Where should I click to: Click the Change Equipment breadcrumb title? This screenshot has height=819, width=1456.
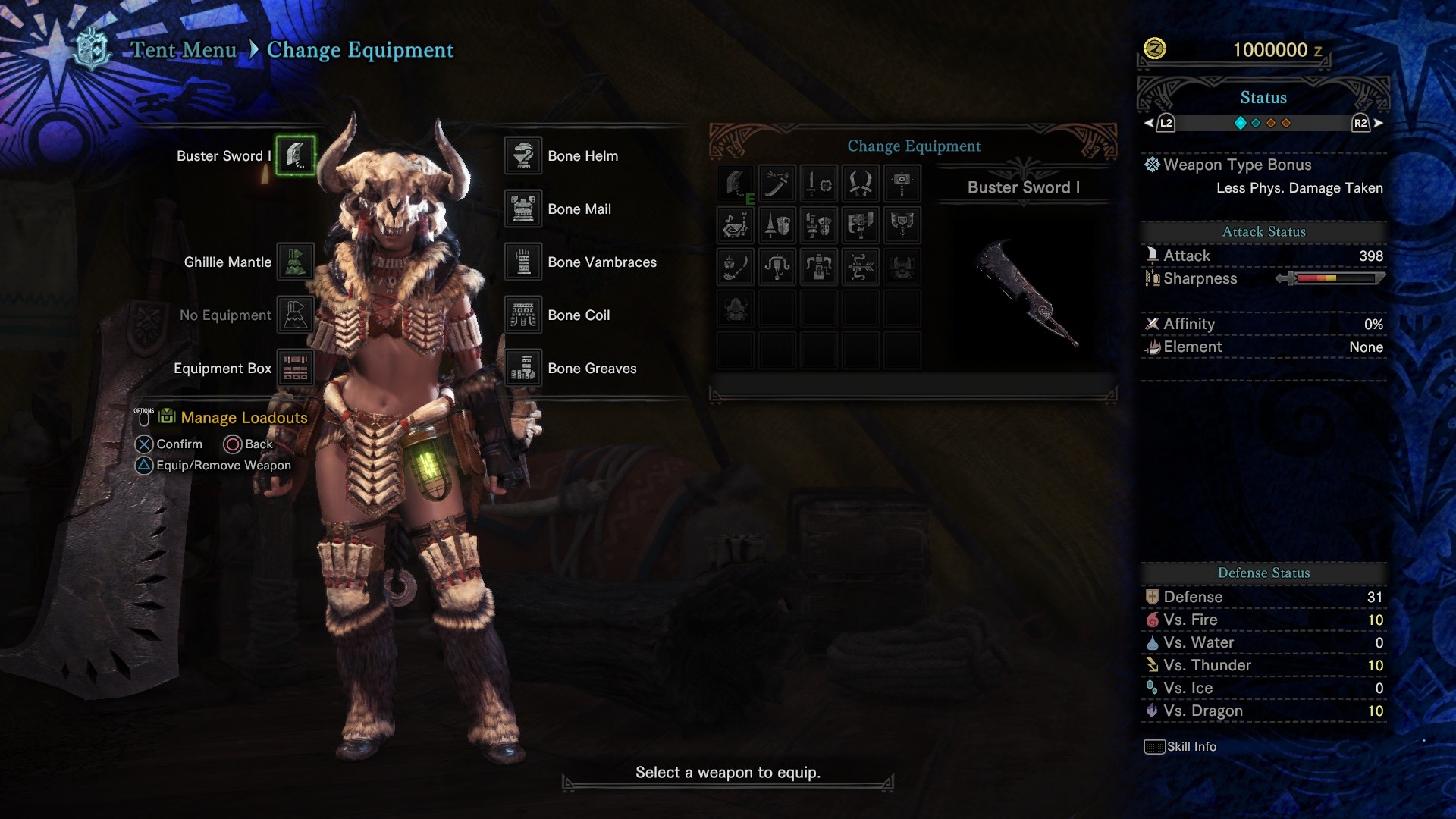click(360, 50)
